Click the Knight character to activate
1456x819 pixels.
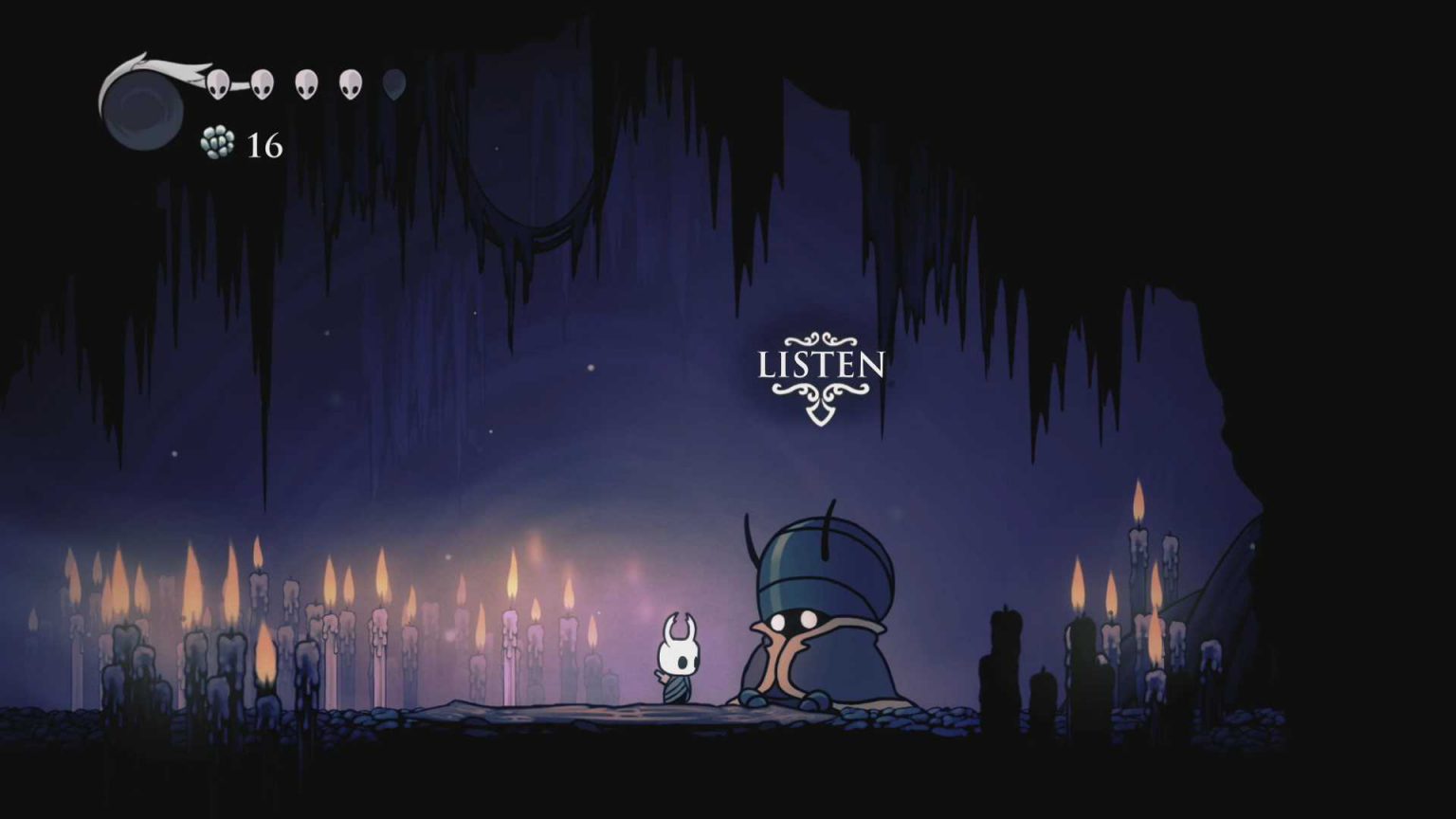(x=679, y=659)
